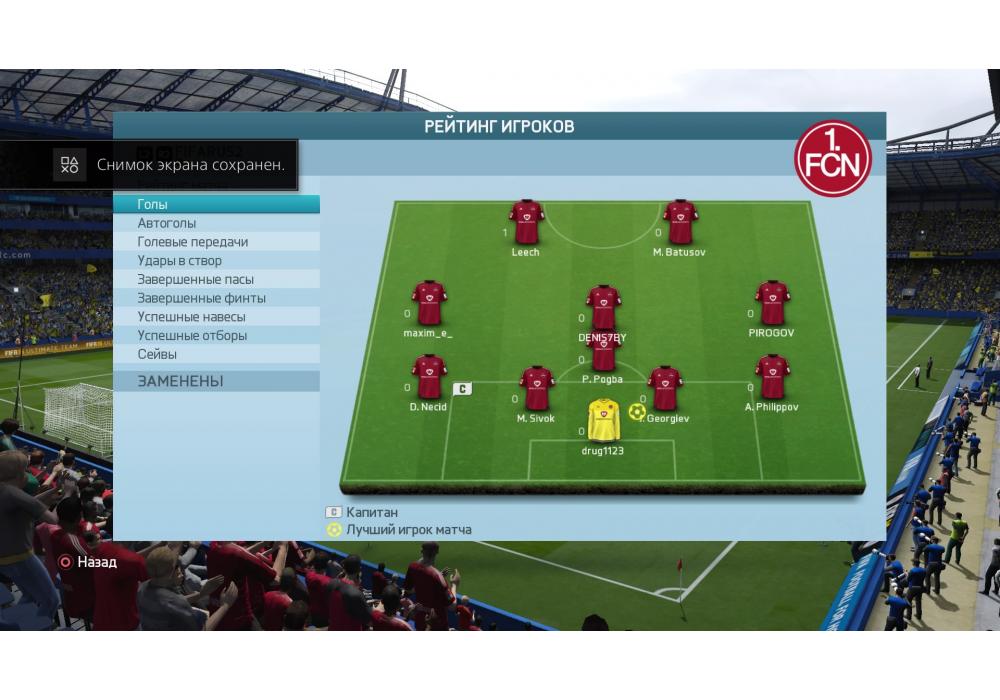
Task: Select maxim_e_ on the pitch
Action: [x=429, y=302]
